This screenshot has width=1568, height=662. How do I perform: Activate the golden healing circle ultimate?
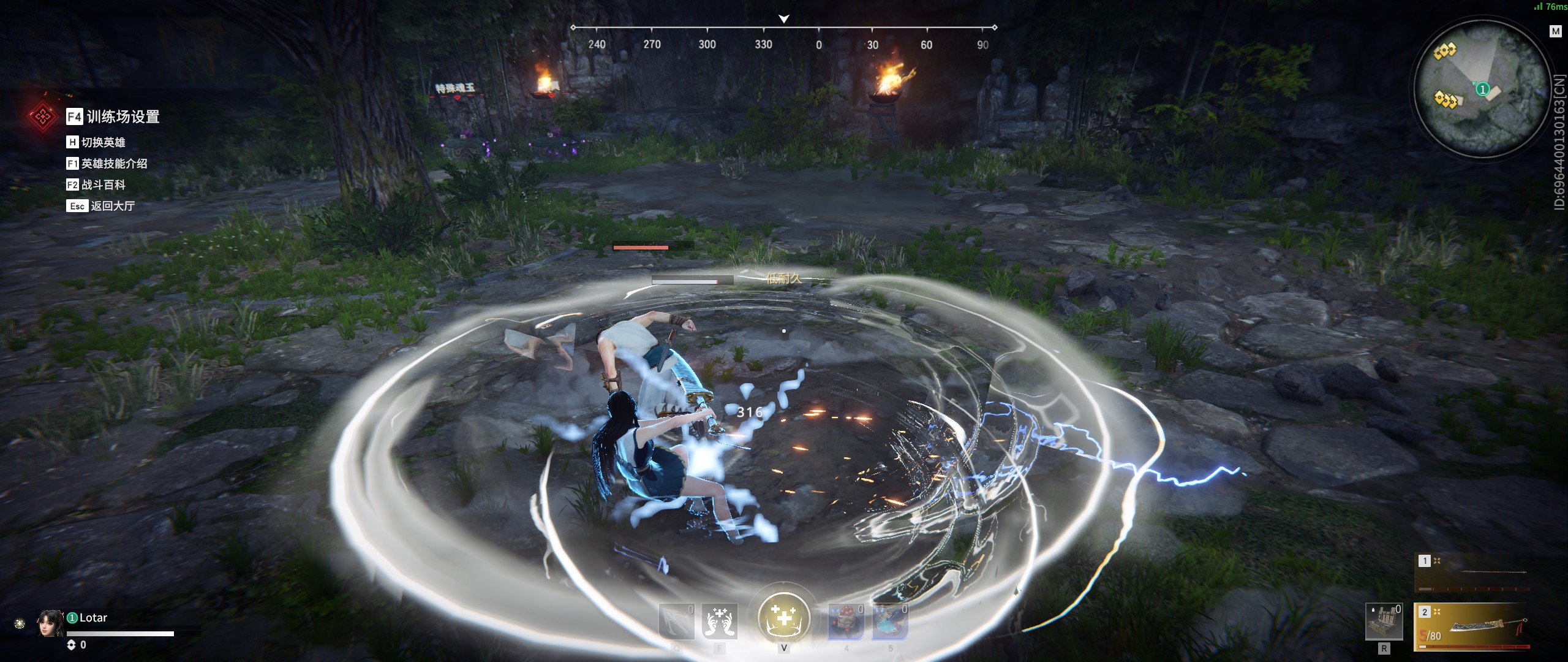click(x=783, y=618)
